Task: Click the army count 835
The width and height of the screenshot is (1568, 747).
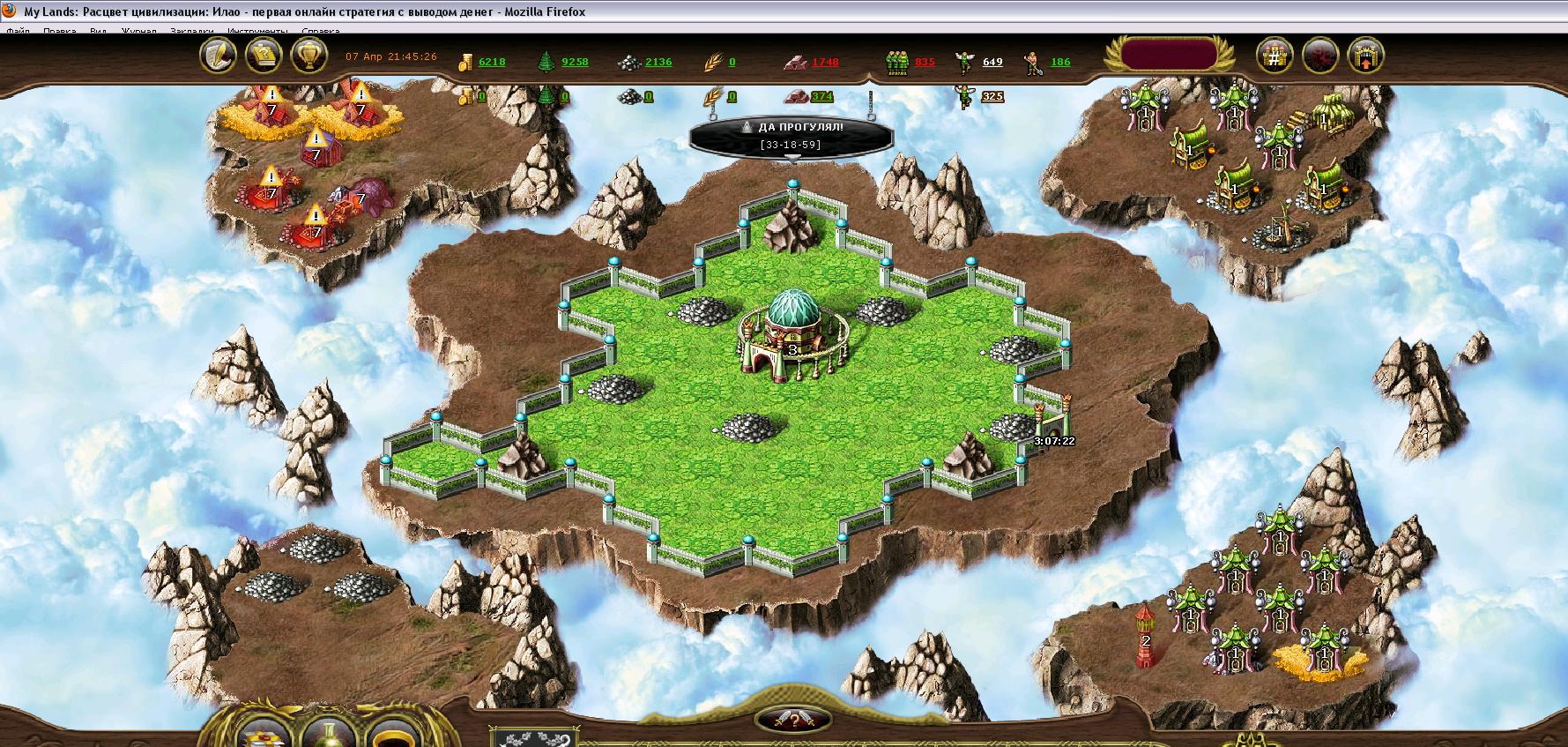Action: 925,62
